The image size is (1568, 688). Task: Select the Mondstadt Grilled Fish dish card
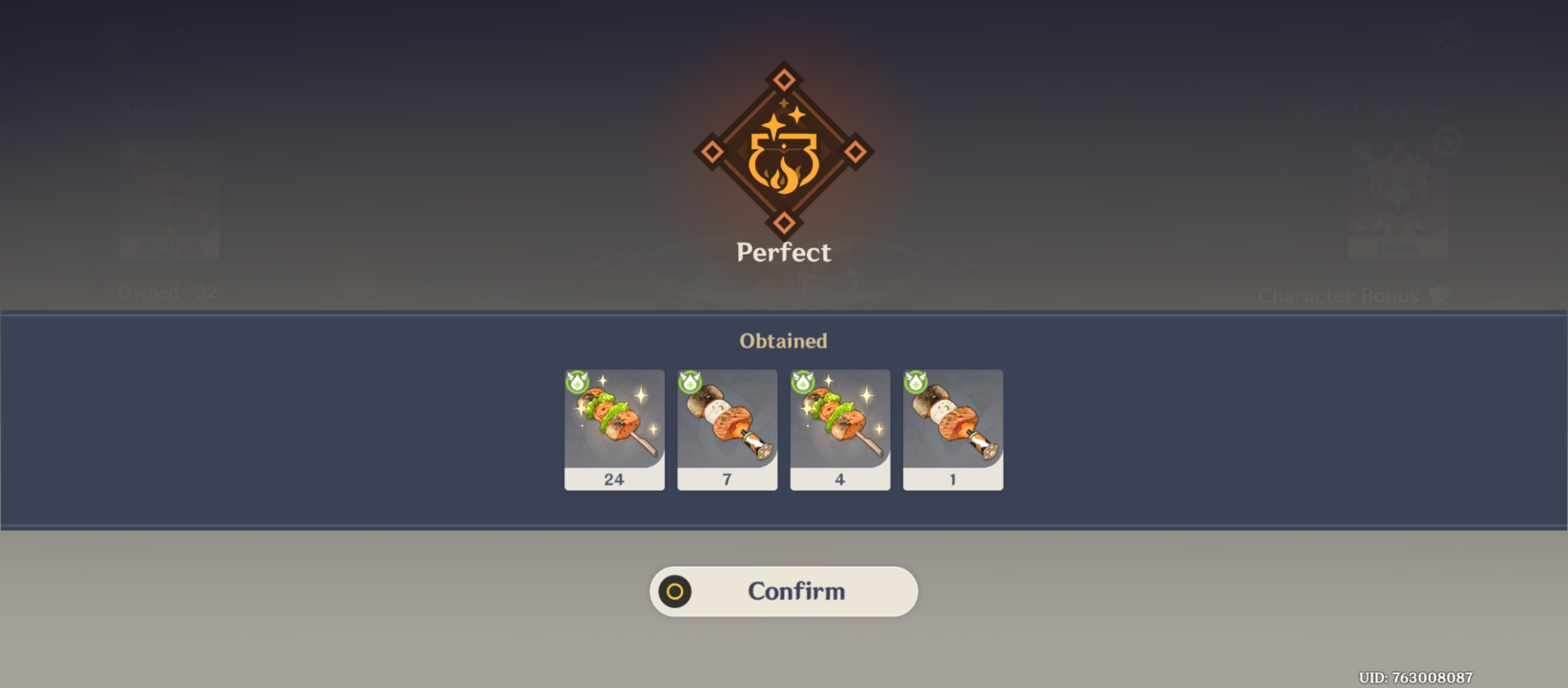tap(168, 197)
